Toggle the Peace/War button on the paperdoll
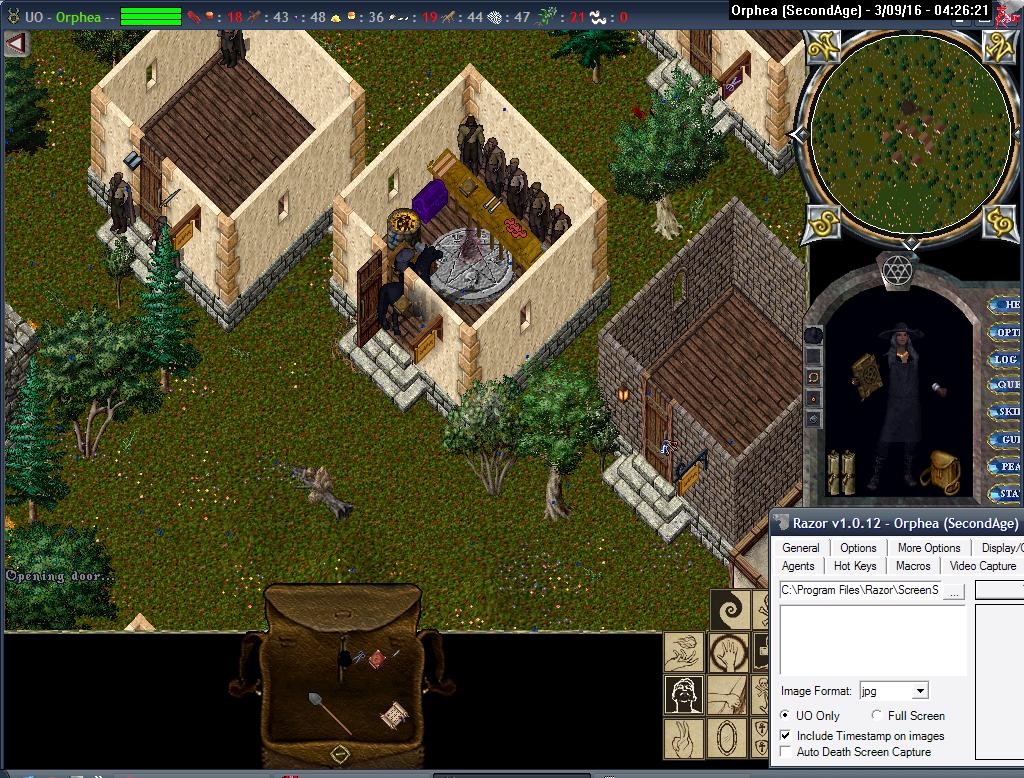The width and height of the screenshot is (1024, 778). 1006,466
